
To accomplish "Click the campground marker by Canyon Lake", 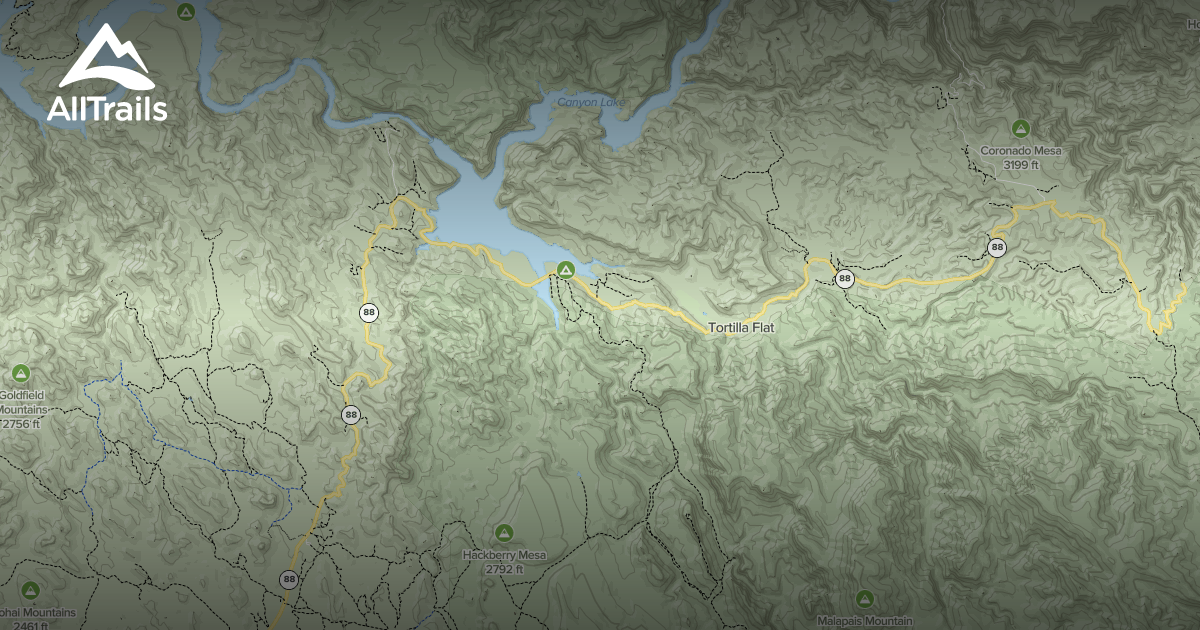I will point(566,270).
